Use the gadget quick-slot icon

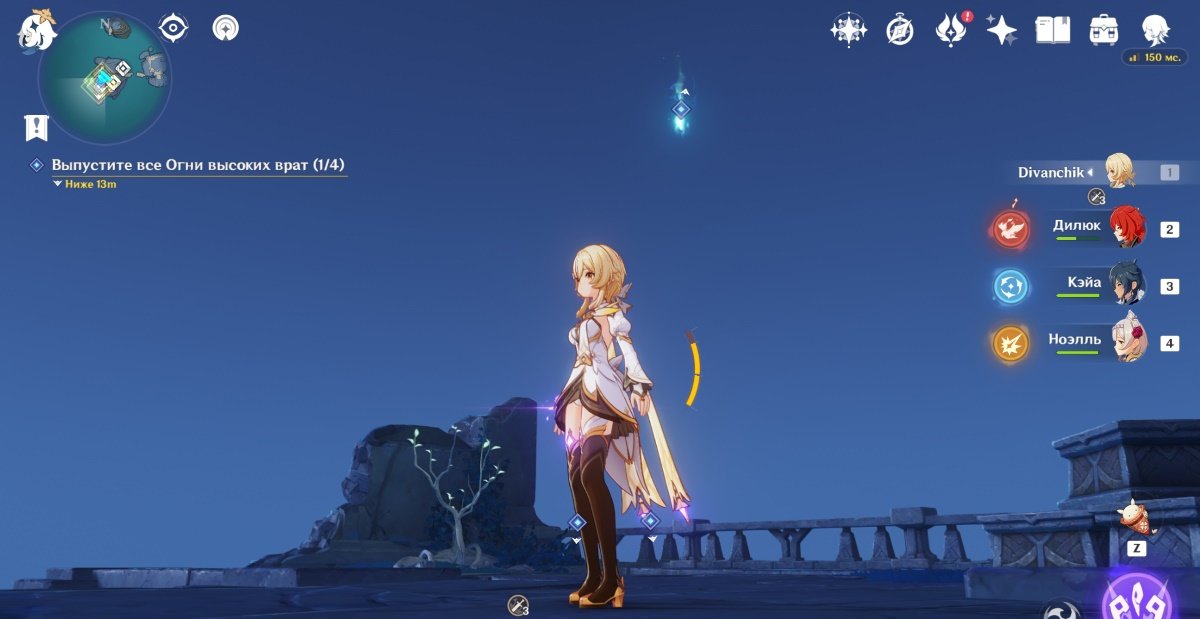[1136, 519]
